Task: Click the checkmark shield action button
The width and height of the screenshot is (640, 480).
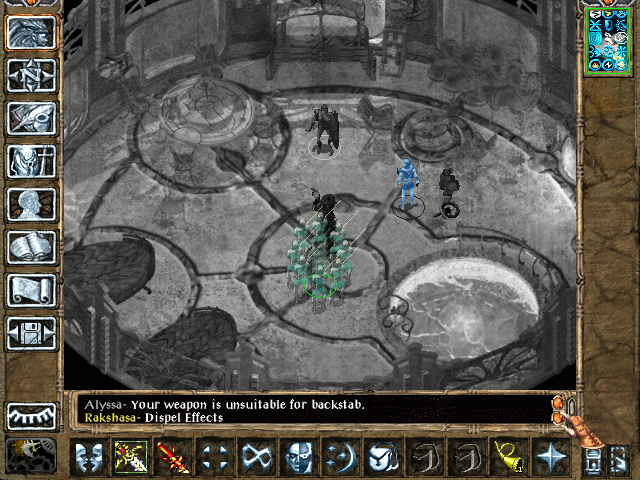Action: 383,457
